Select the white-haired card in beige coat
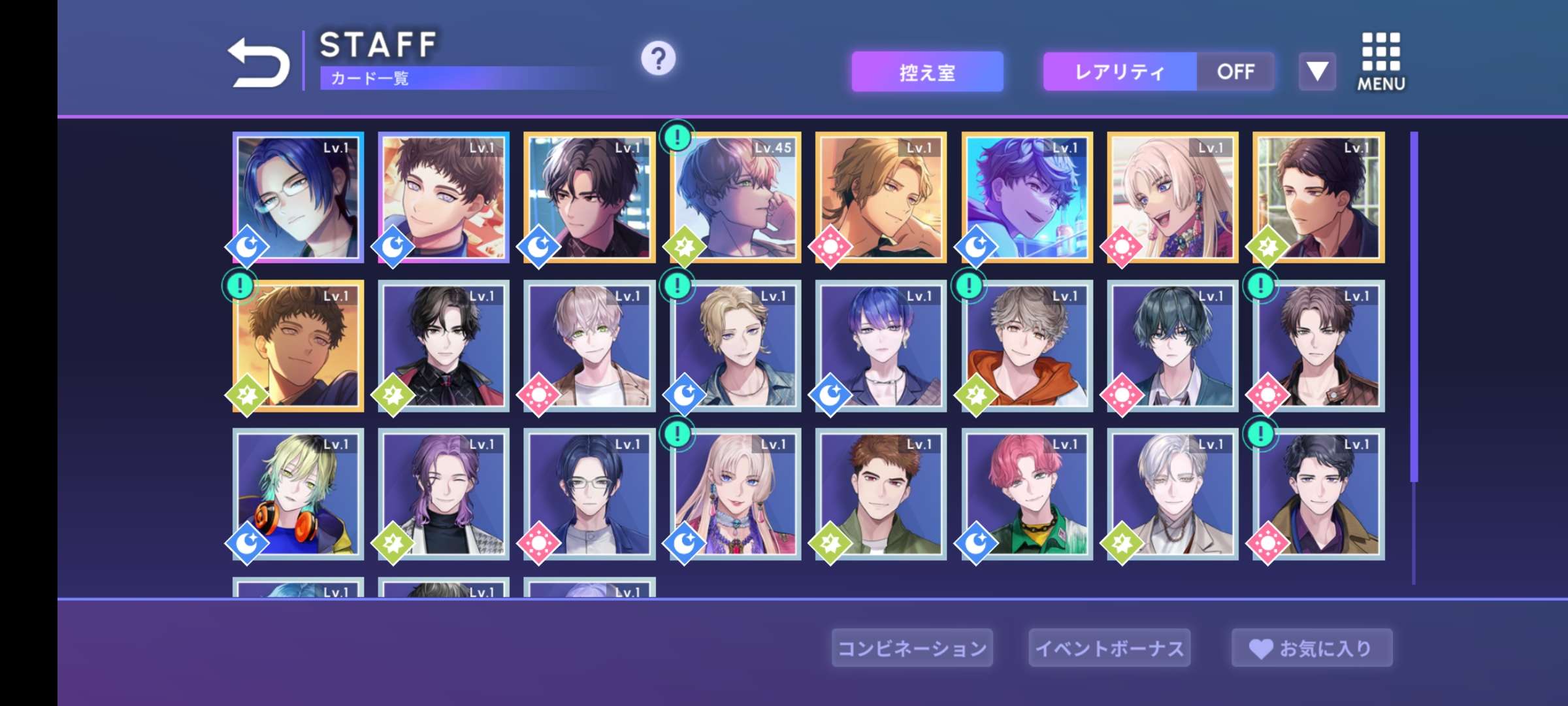Screen dimensions: 1568x706 coord(1172,494)
